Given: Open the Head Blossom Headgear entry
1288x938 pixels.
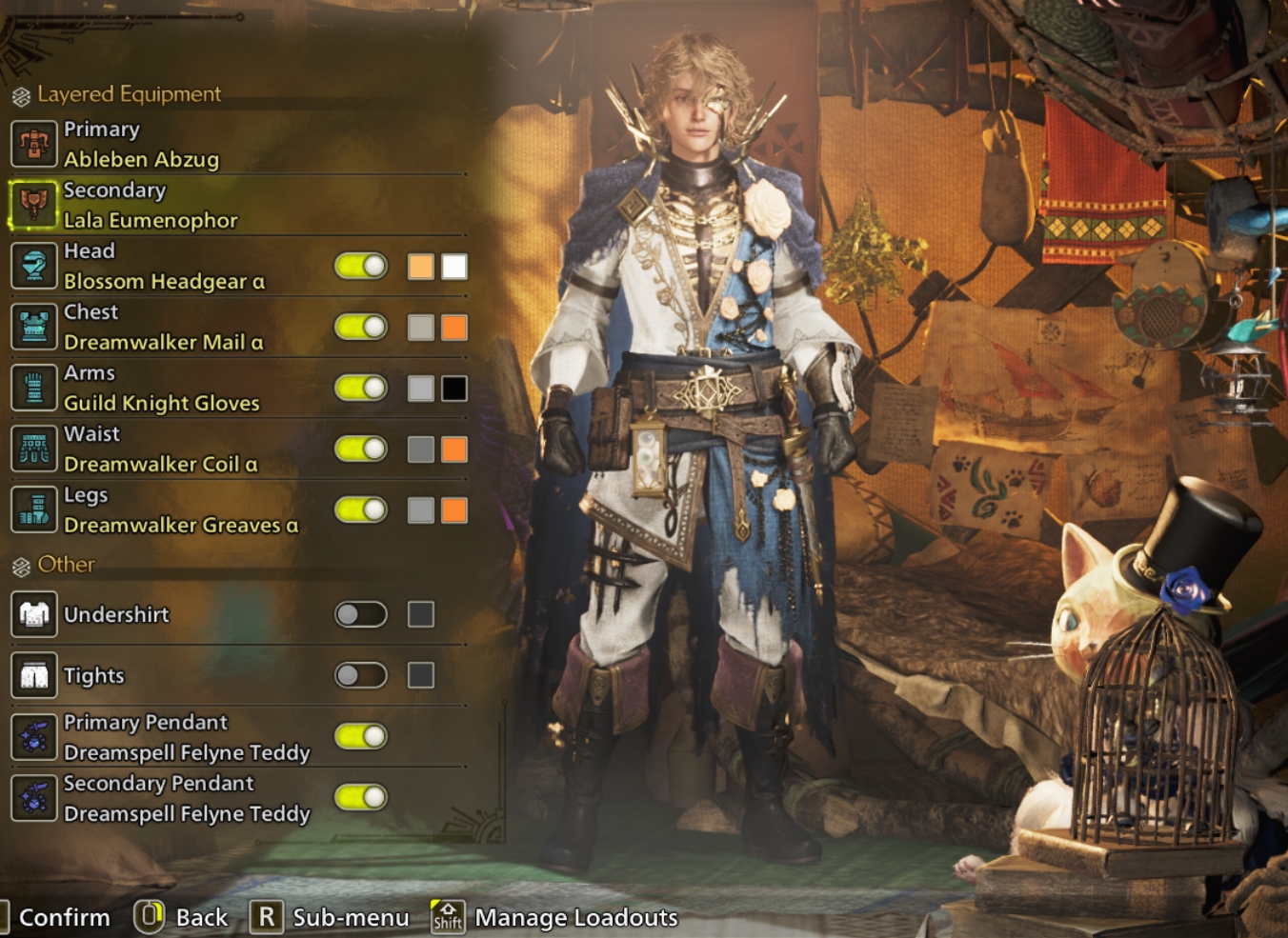Looking at the screenshot, I should 164,267.
